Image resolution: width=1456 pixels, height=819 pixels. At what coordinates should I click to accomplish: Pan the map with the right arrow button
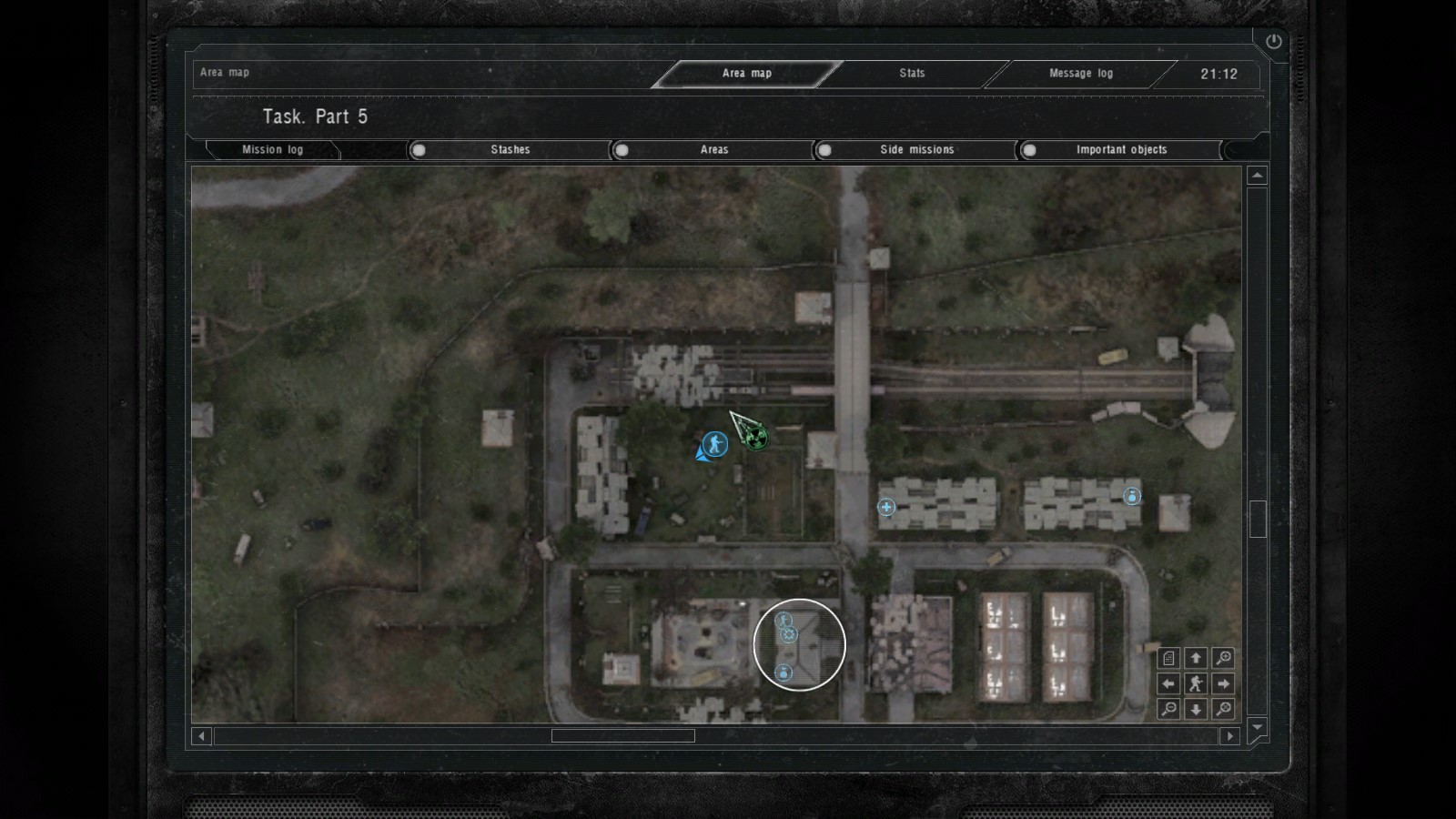pos(1223,683)
